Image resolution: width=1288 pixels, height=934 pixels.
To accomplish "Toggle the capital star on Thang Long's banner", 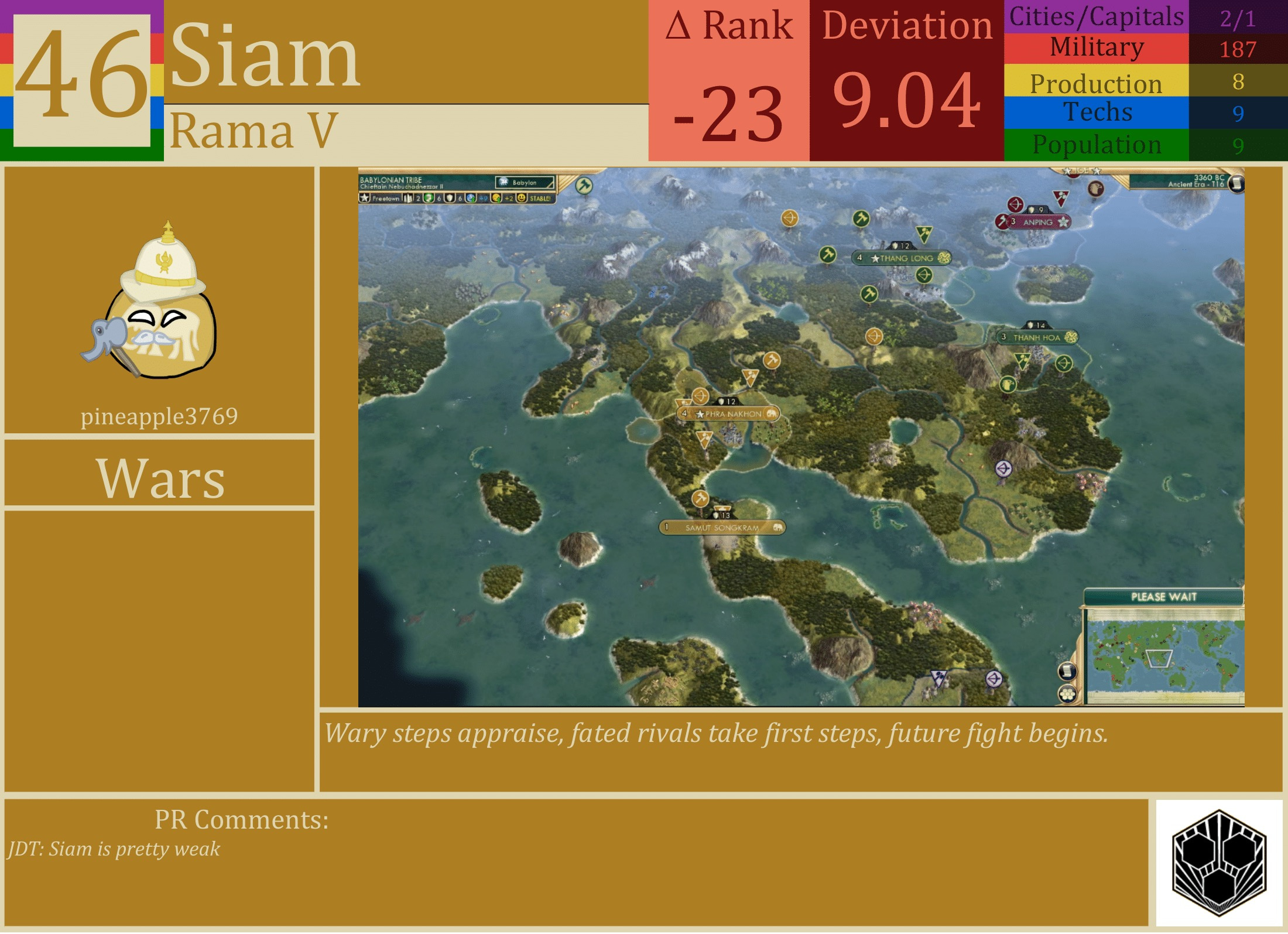I will pyautogui.click(x=875, y=258).
